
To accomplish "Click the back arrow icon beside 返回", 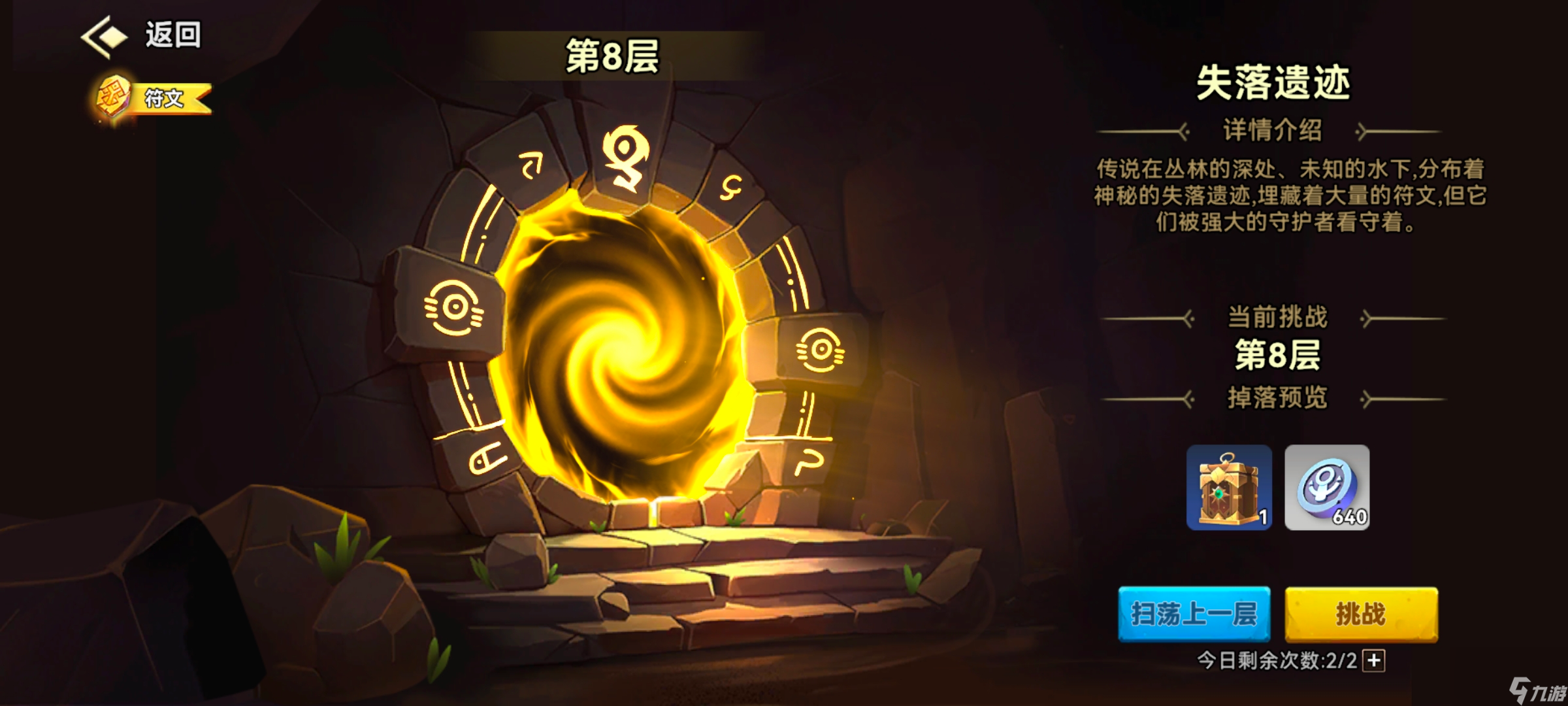I will coord(105,37).
